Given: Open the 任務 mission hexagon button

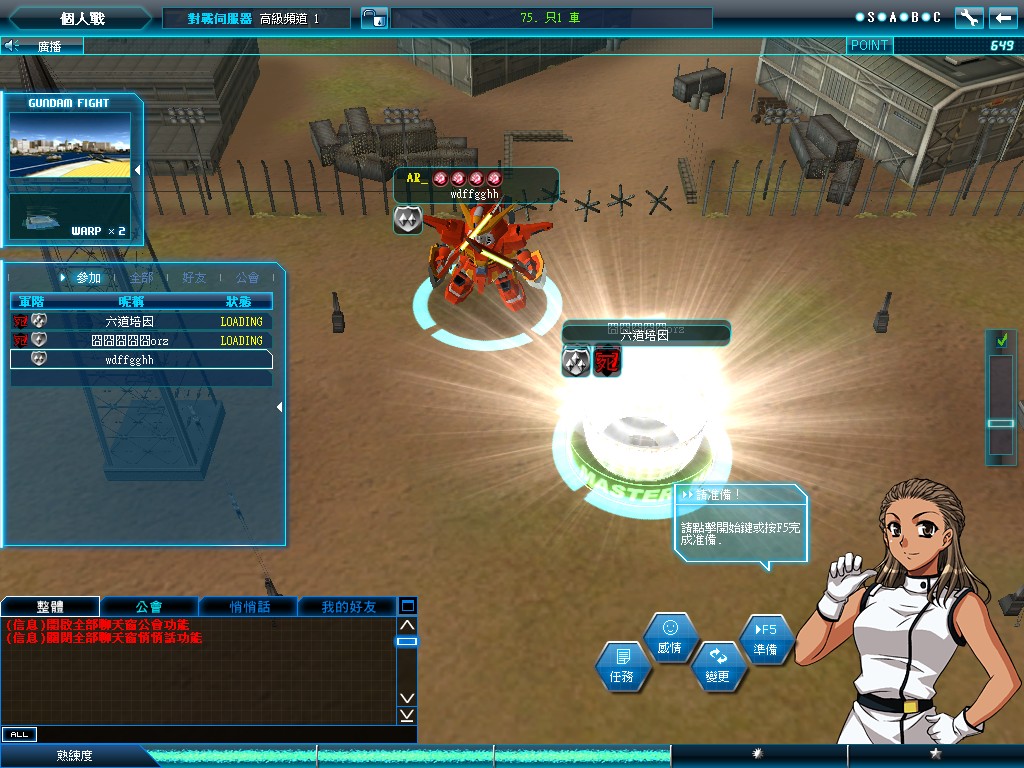Looking at the screenshot, I should point(622,667).
